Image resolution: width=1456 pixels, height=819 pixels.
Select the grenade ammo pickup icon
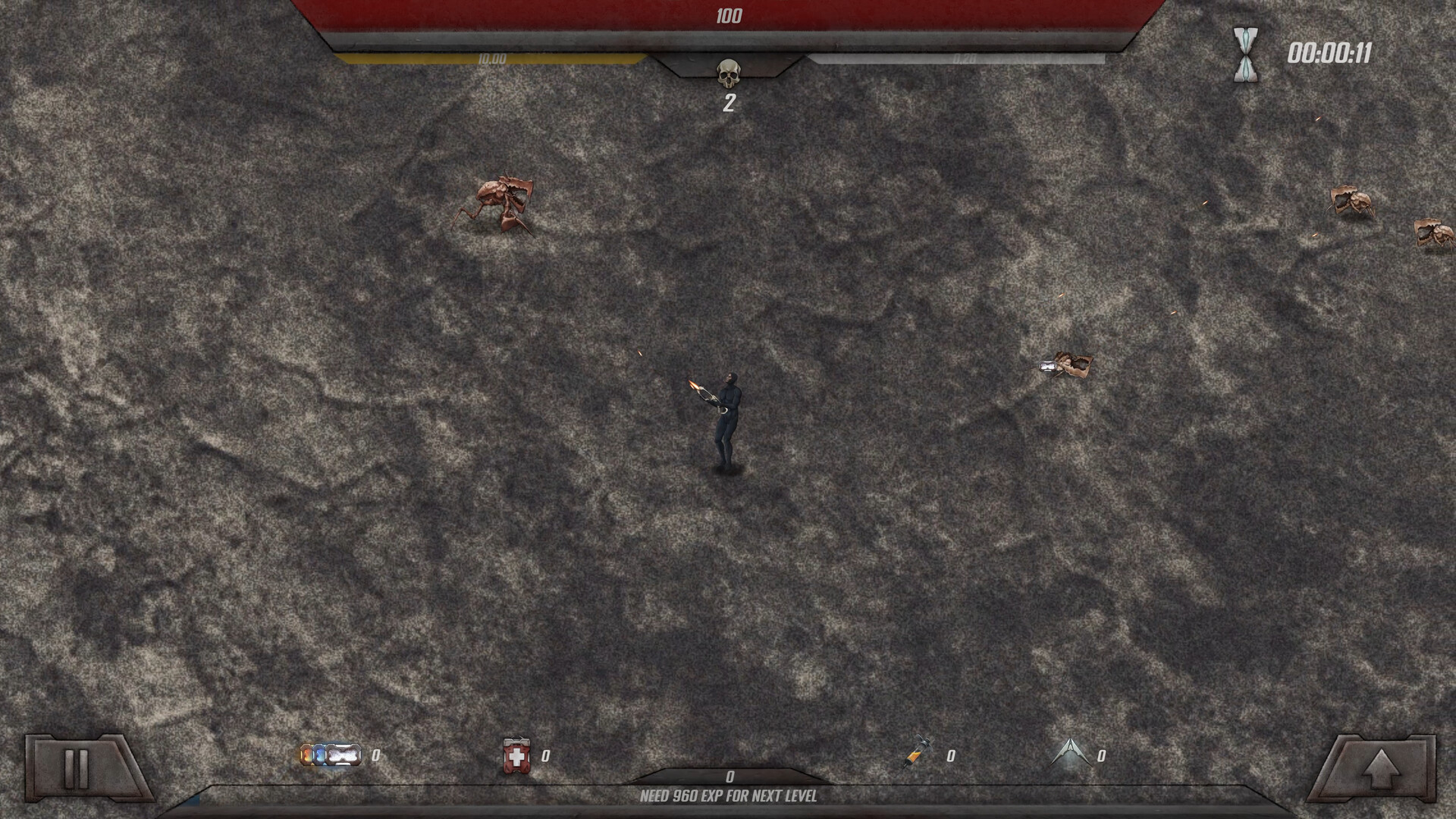[332, 755]
